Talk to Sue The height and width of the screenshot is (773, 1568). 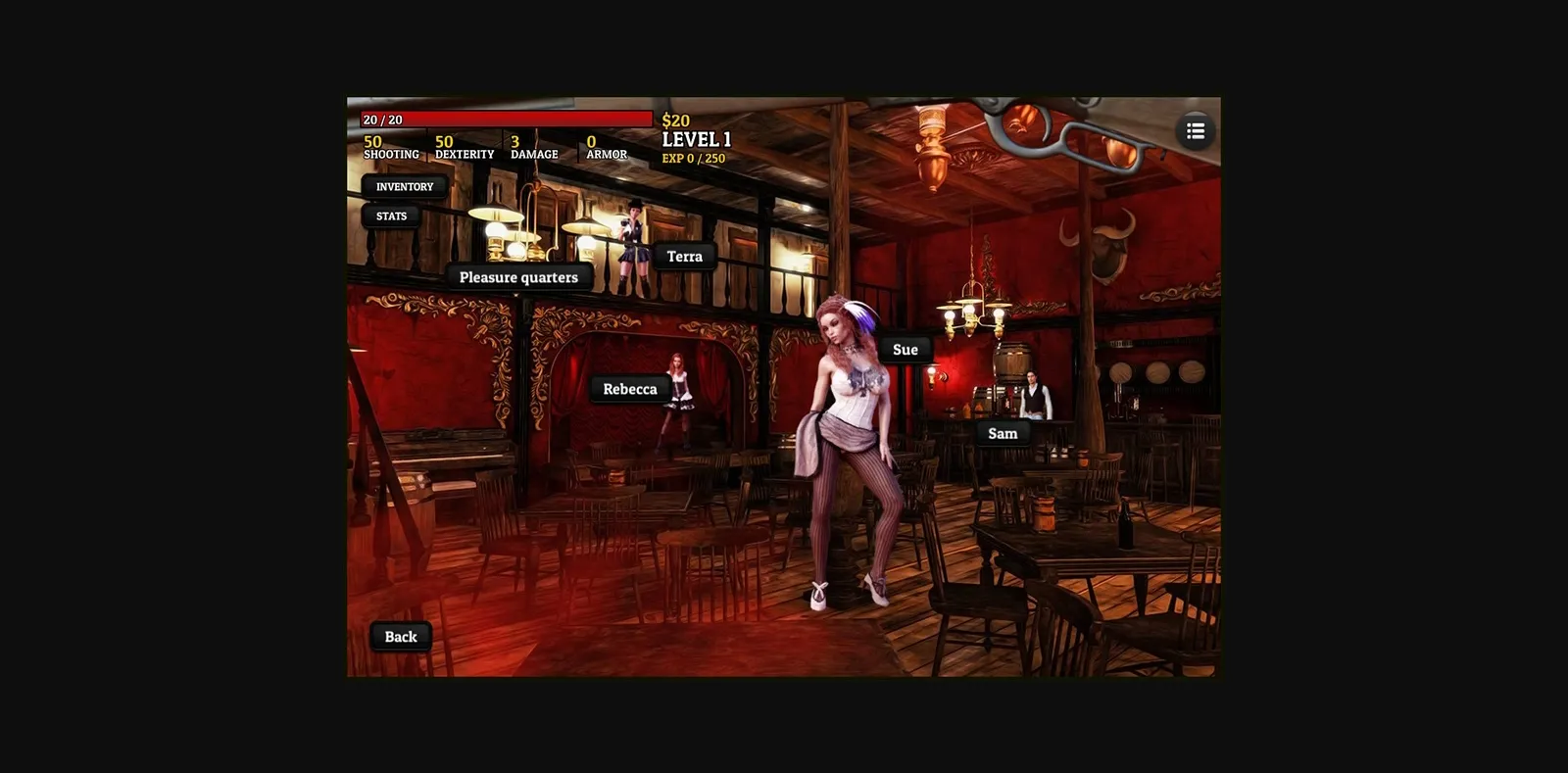point(905,349)
